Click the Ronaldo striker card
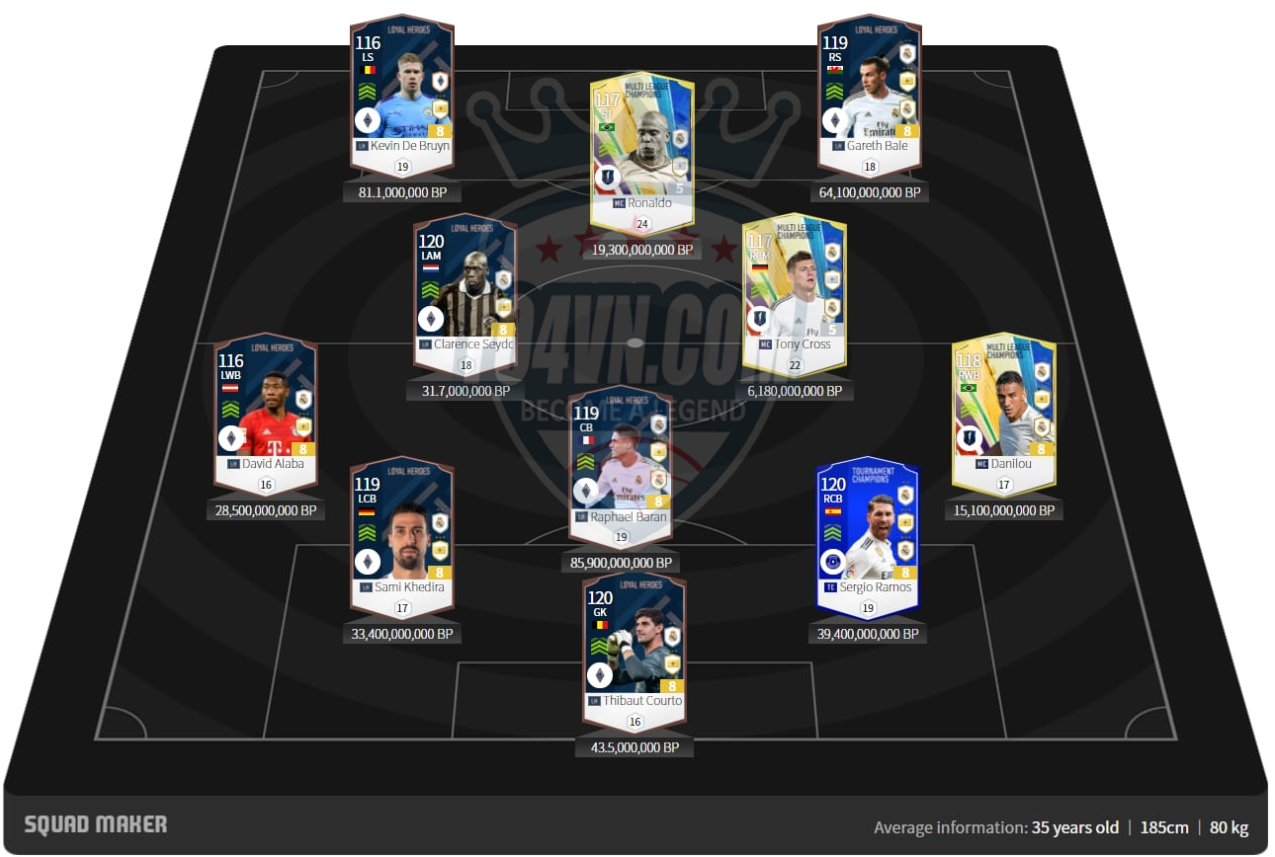Screen dimensions: 1275x857 pos(642,150)
